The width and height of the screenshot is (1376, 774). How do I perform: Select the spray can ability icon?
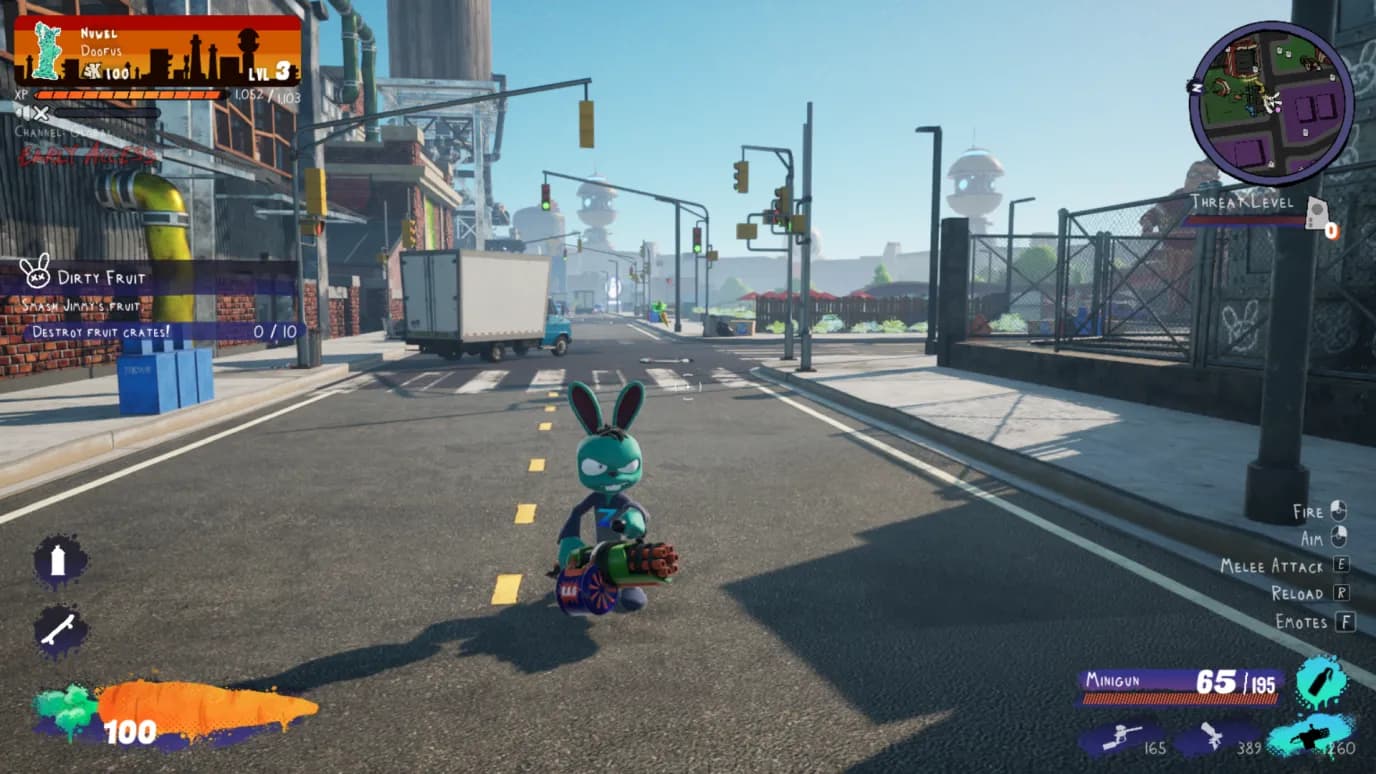coord(59,561)
